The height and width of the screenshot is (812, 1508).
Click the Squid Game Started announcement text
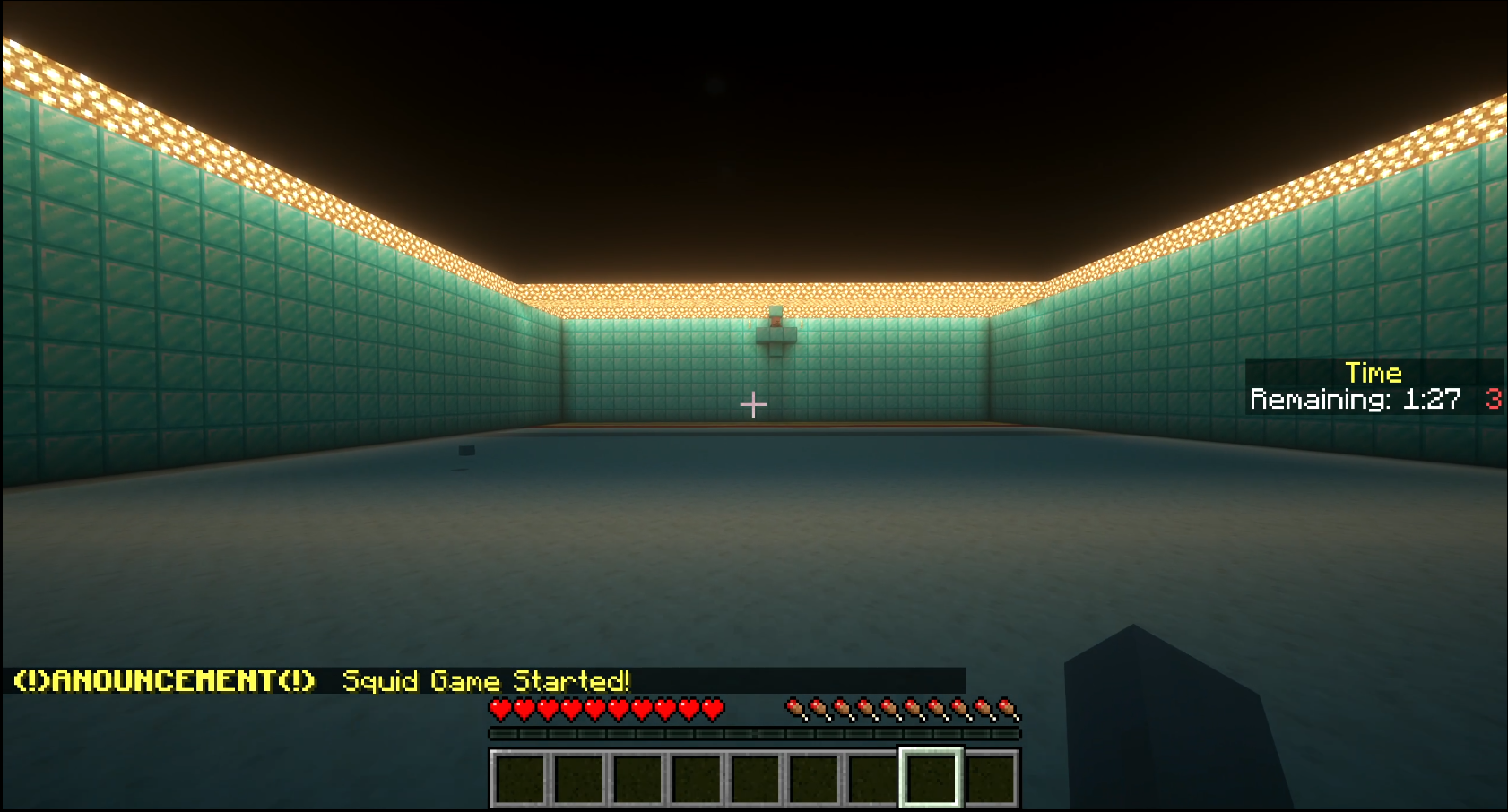tap(489, 681)
